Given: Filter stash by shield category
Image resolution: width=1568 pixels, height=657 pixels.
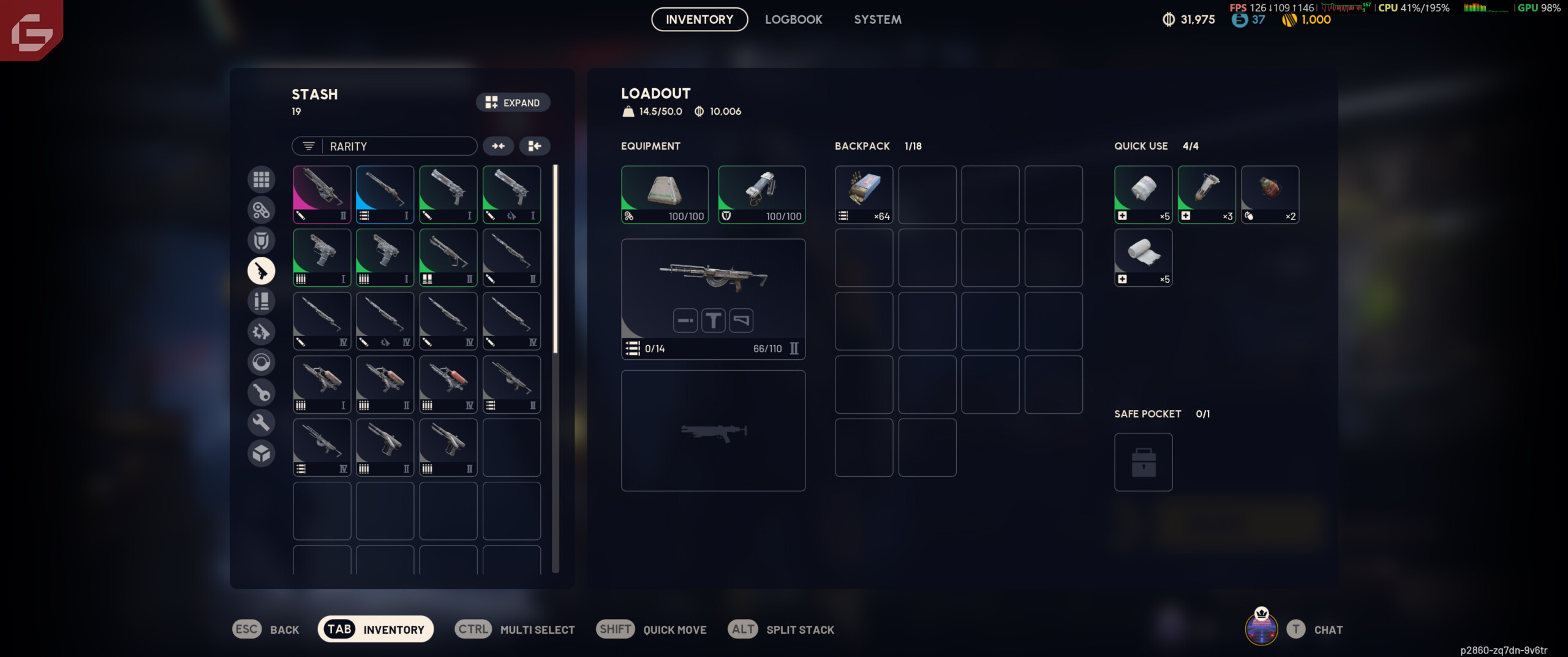Looking at the screenshot, I should point(261,240).
